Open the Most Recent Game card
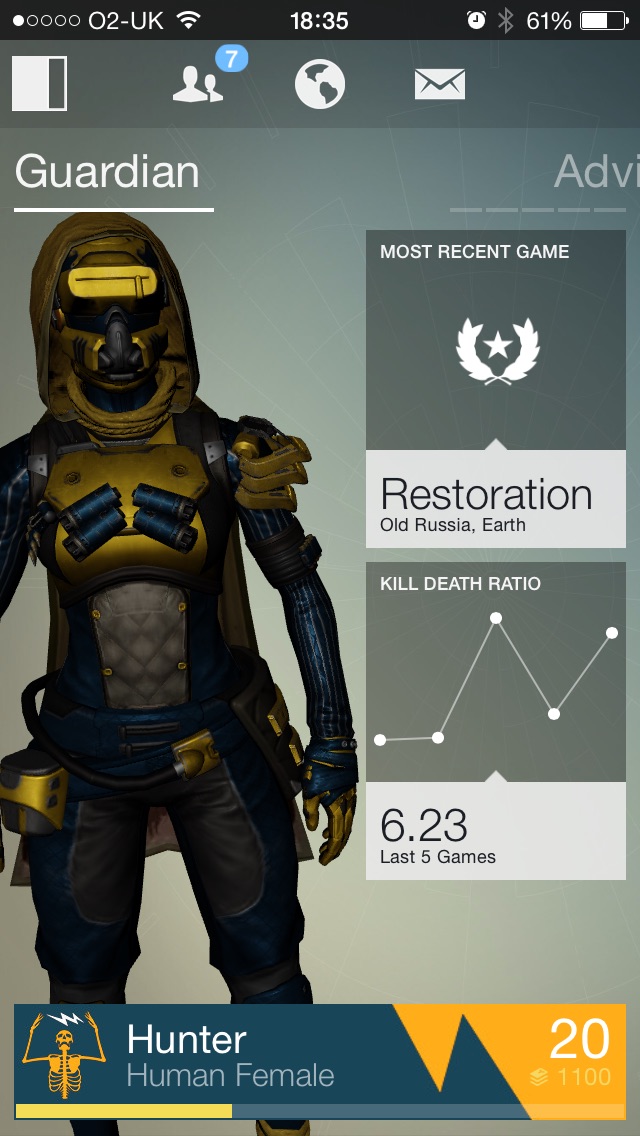Viewport: 640px width, 1136px height. click(496, 389)
